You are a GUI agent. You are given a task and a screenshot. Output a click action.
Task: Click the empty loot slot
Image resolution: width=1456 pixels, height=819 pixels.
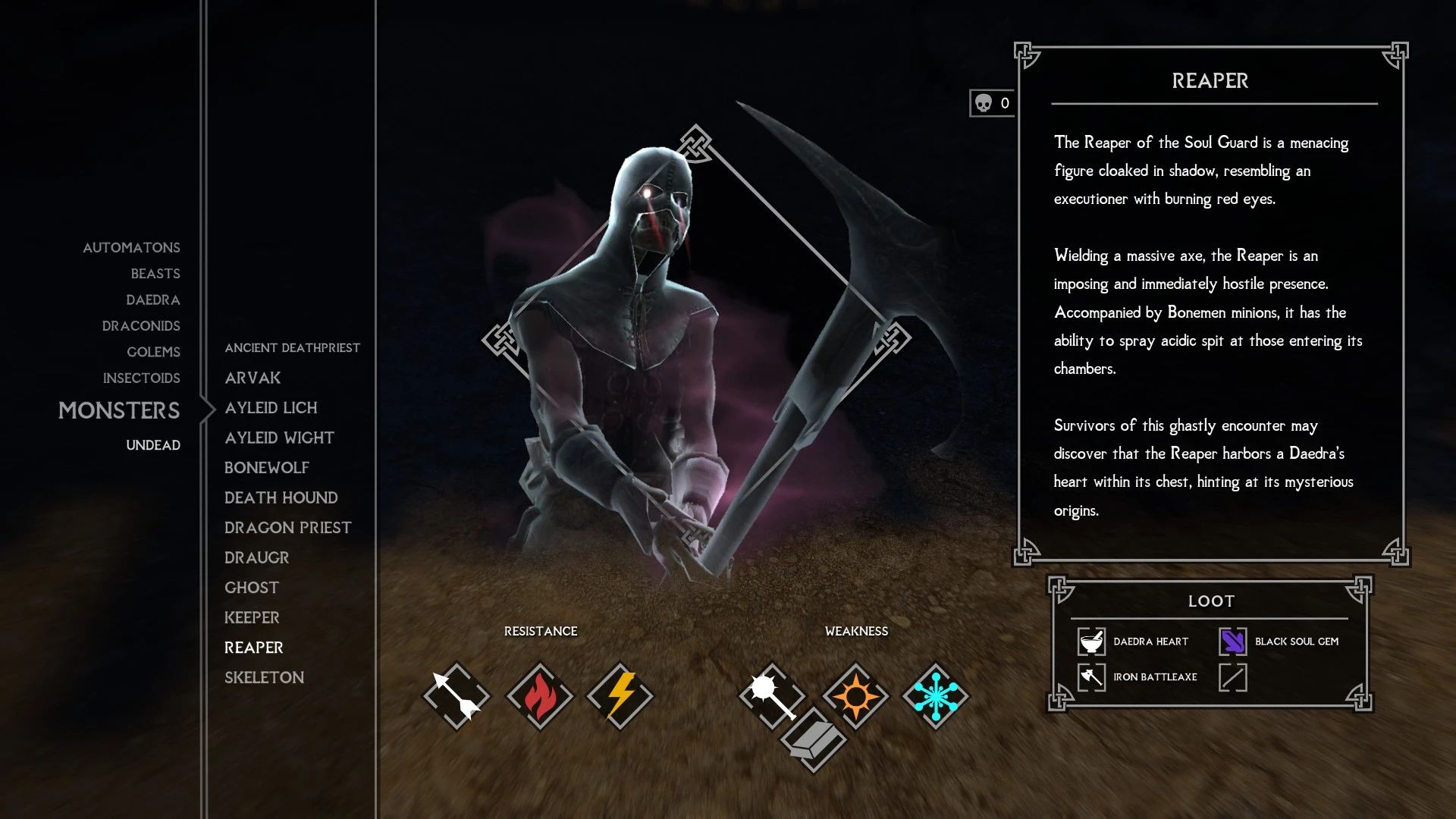coord(1232,677)
